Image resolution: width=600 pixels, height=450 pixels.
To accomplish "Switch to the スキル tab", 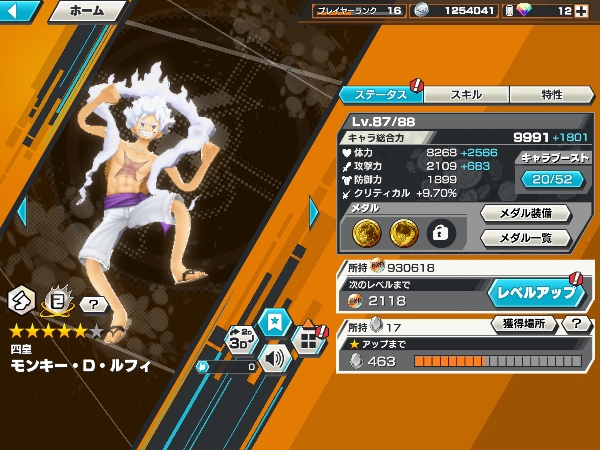I will click(x=467, y=94).
